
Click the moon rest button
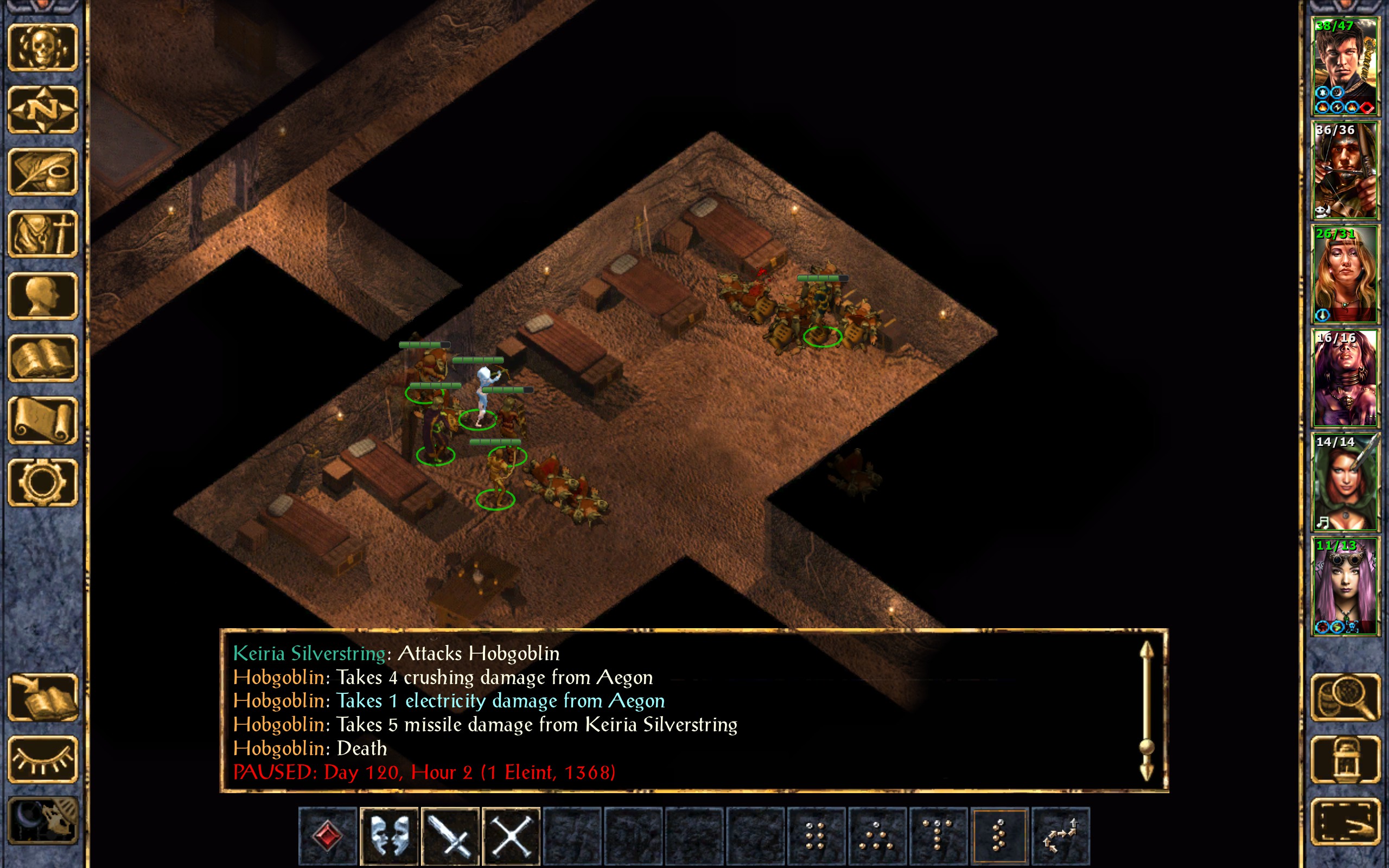click(x=42, y=821)
